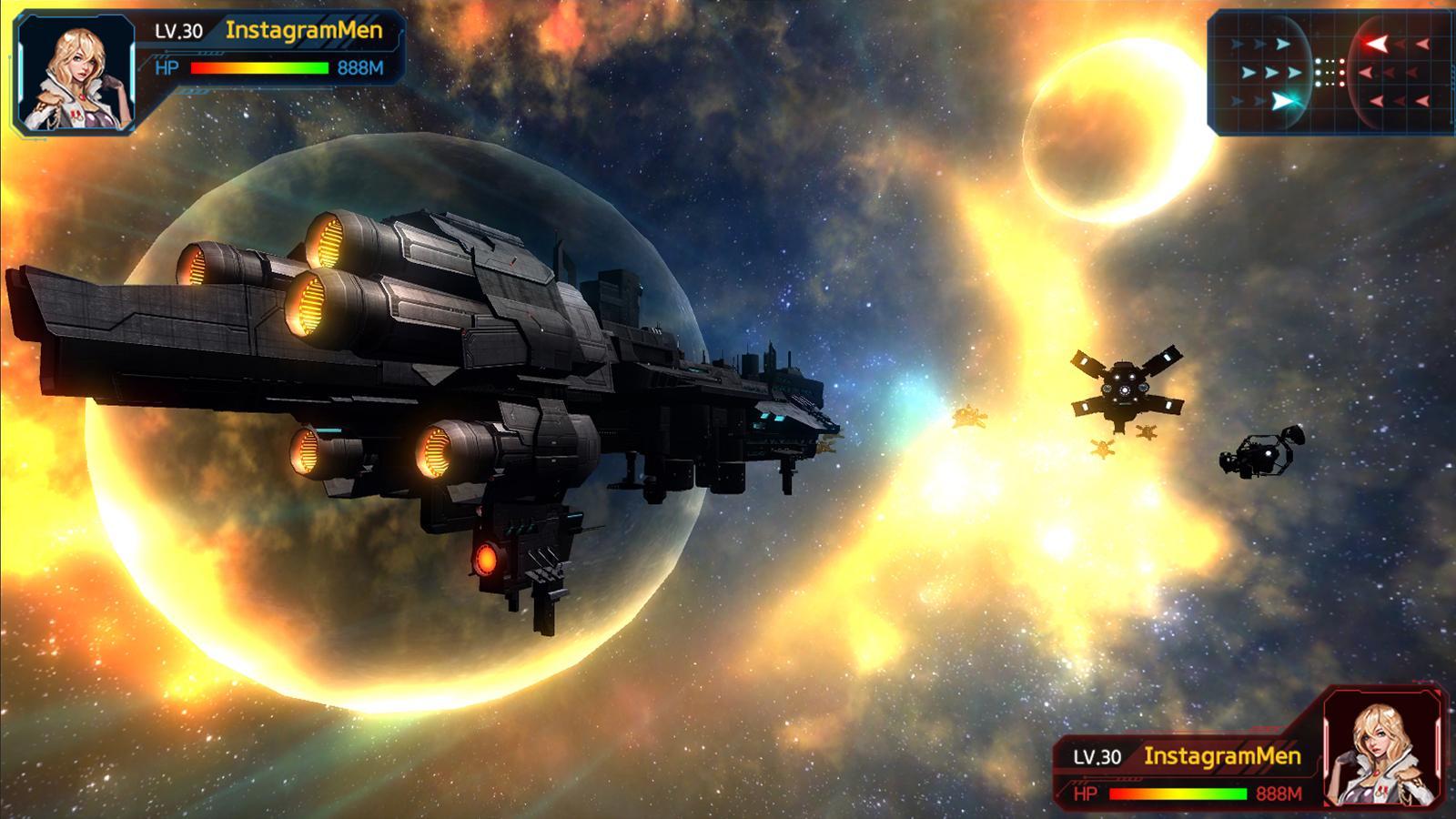
Task: Click the teal highlighted ally arrow on the minimap
Action: (x=1283, y=100)
